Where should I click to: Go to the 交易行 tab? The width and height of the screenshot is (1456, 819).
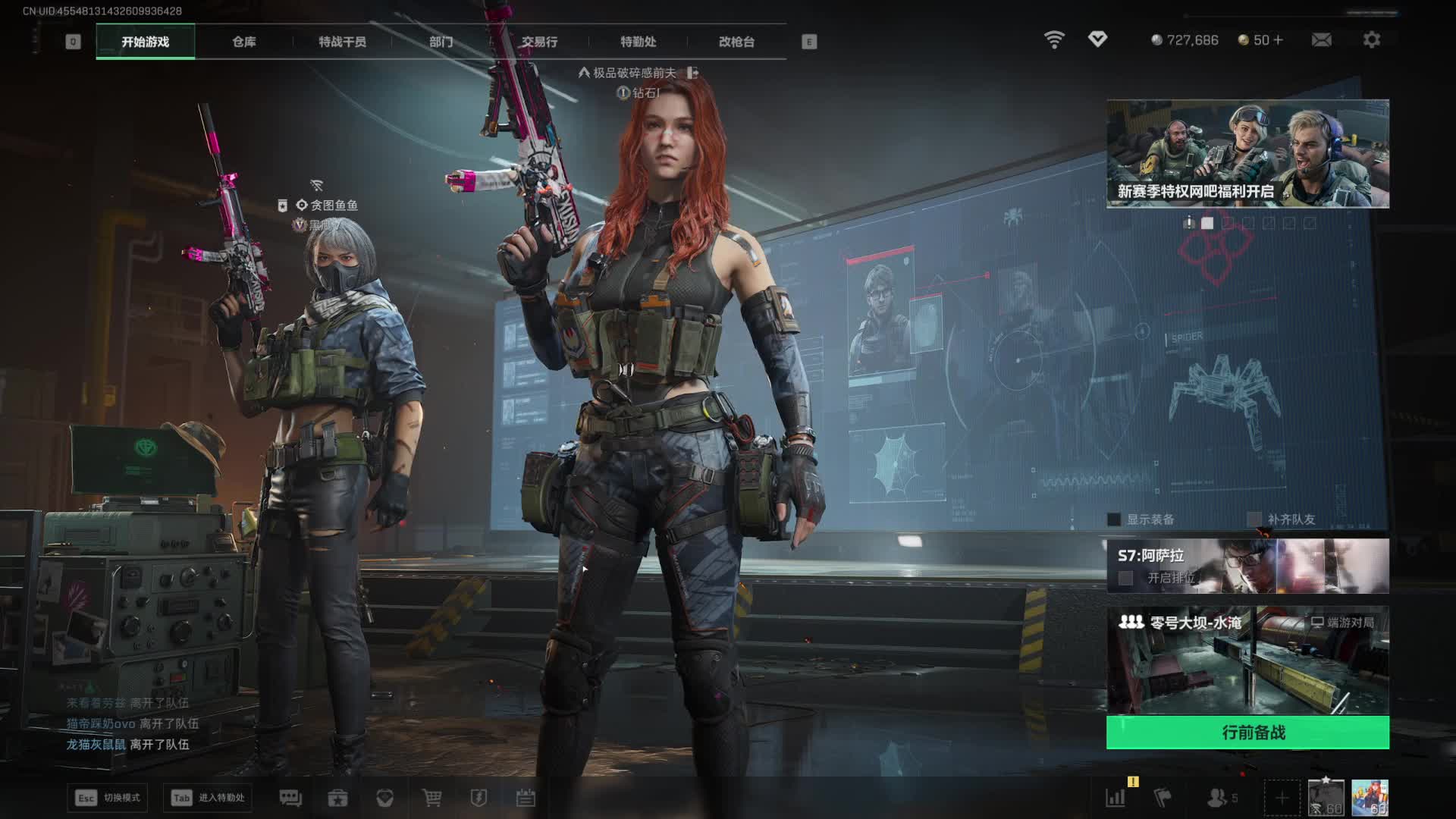[x=539, y=42]
